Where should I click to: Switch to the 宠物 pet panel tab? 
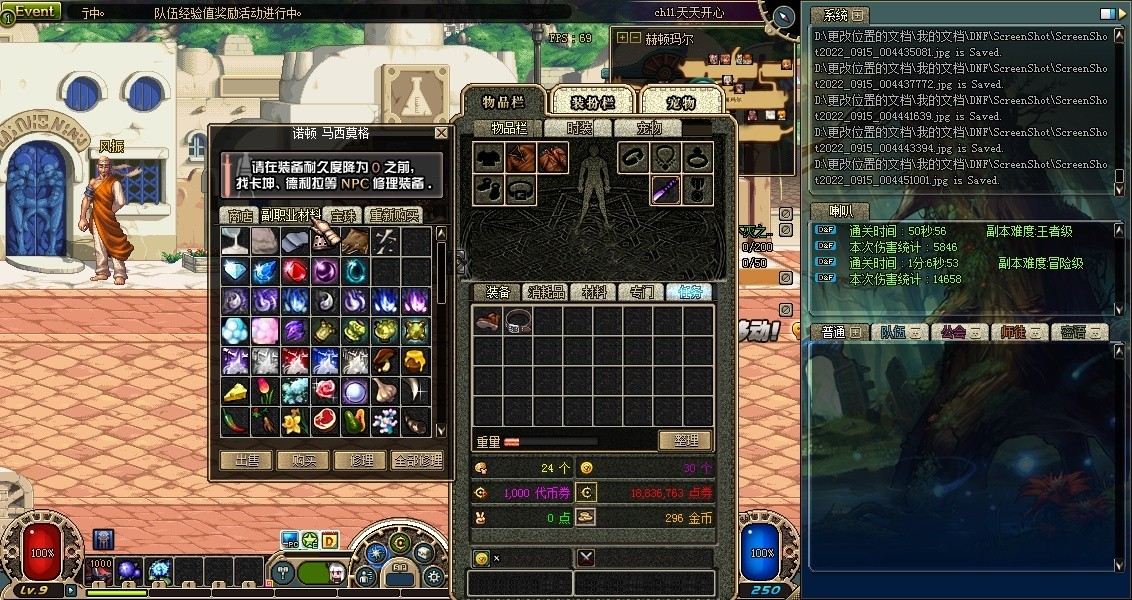point(680,102)
